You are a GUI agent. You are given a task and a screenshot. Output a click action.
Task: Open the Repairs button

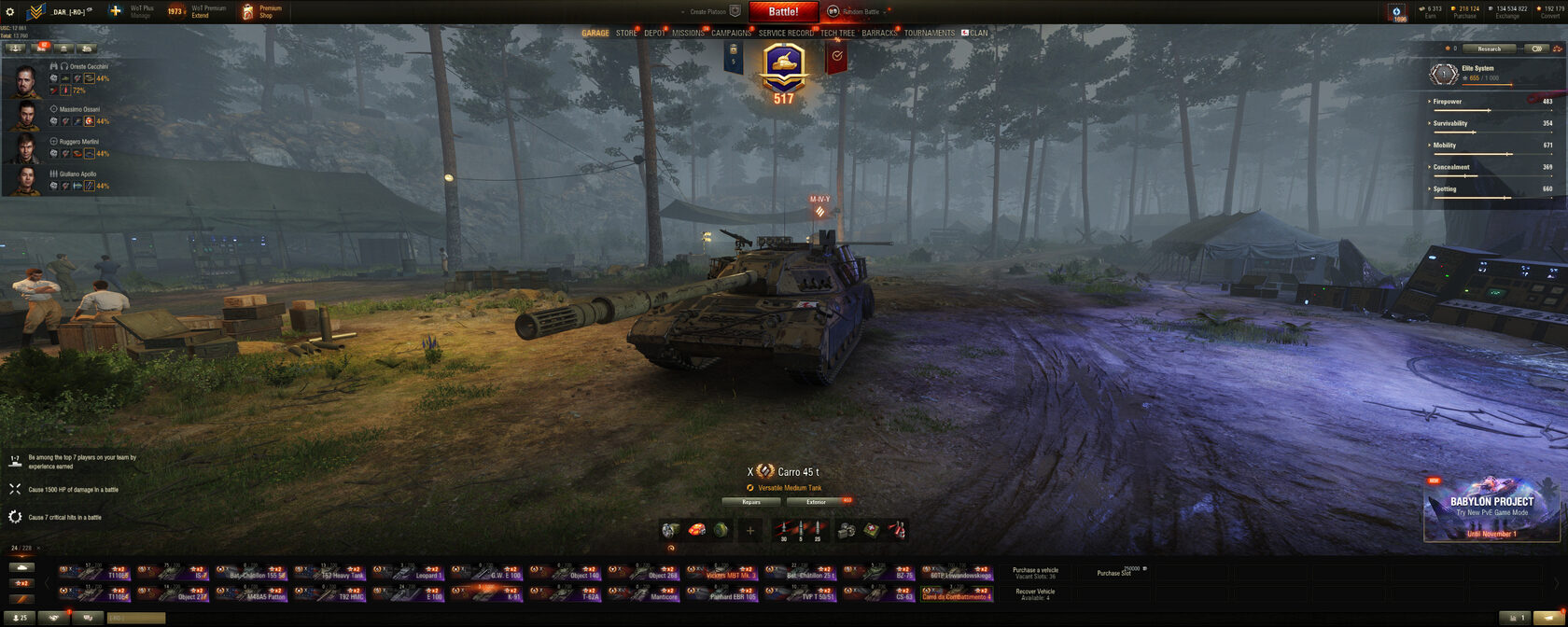point(751,502)
